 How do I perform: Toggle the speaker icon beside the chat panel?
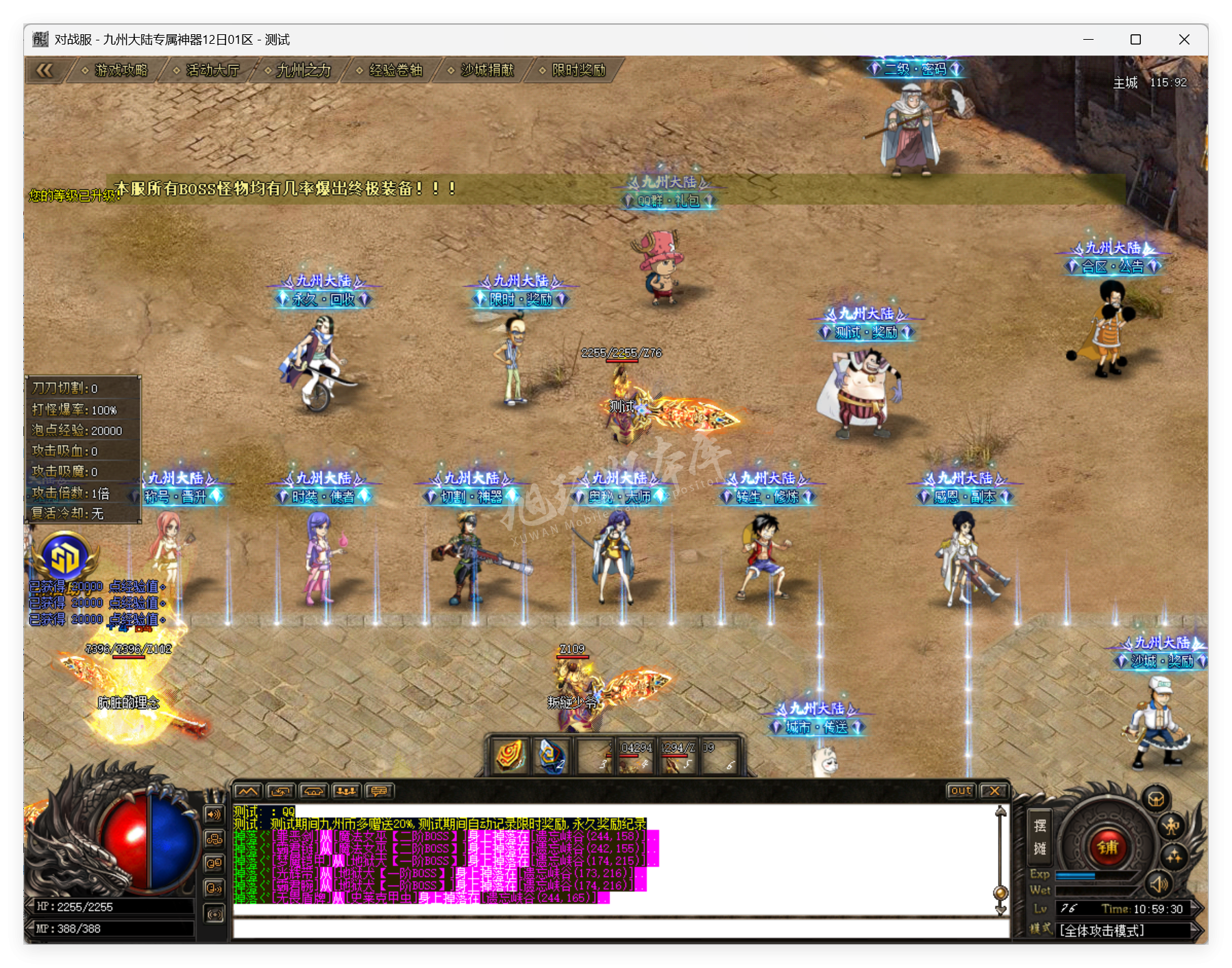(214, 814)
